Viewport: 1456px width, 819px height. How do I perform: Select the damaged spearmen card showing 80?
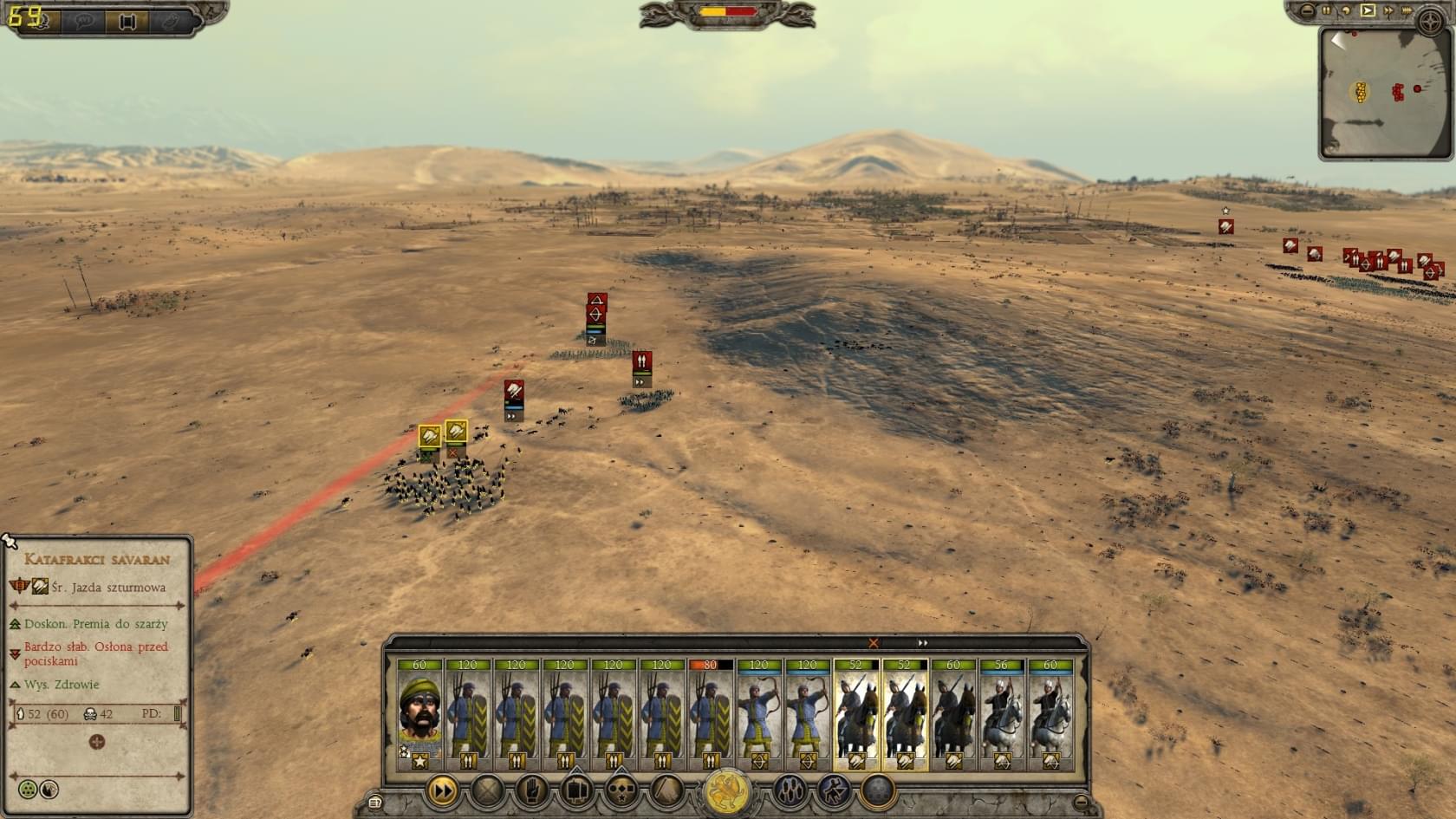pos(711,714)
